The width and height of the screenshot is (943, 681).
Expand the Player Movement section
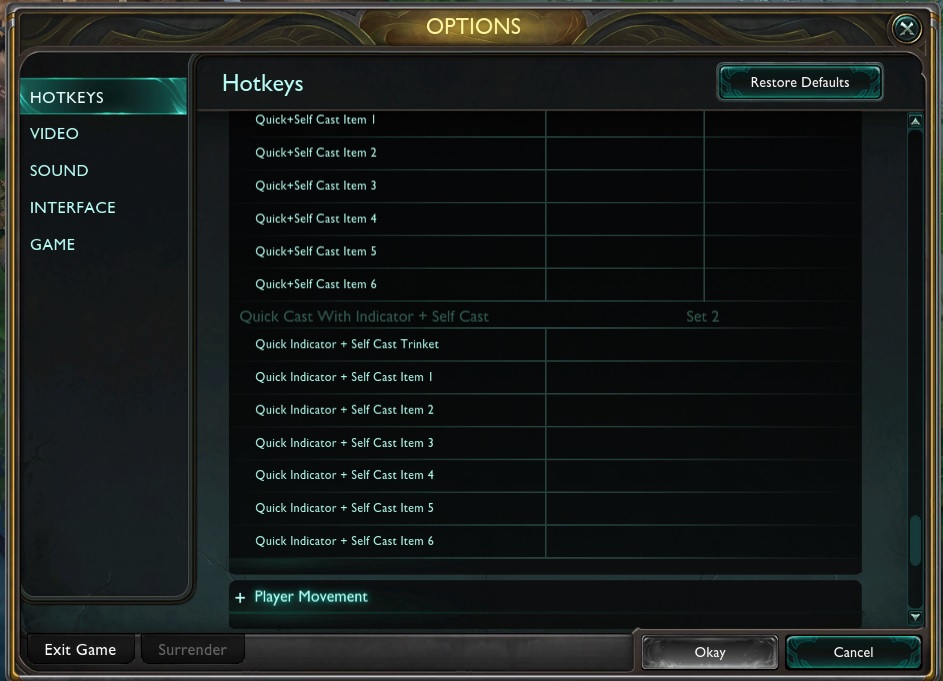(x=310, y=597)
